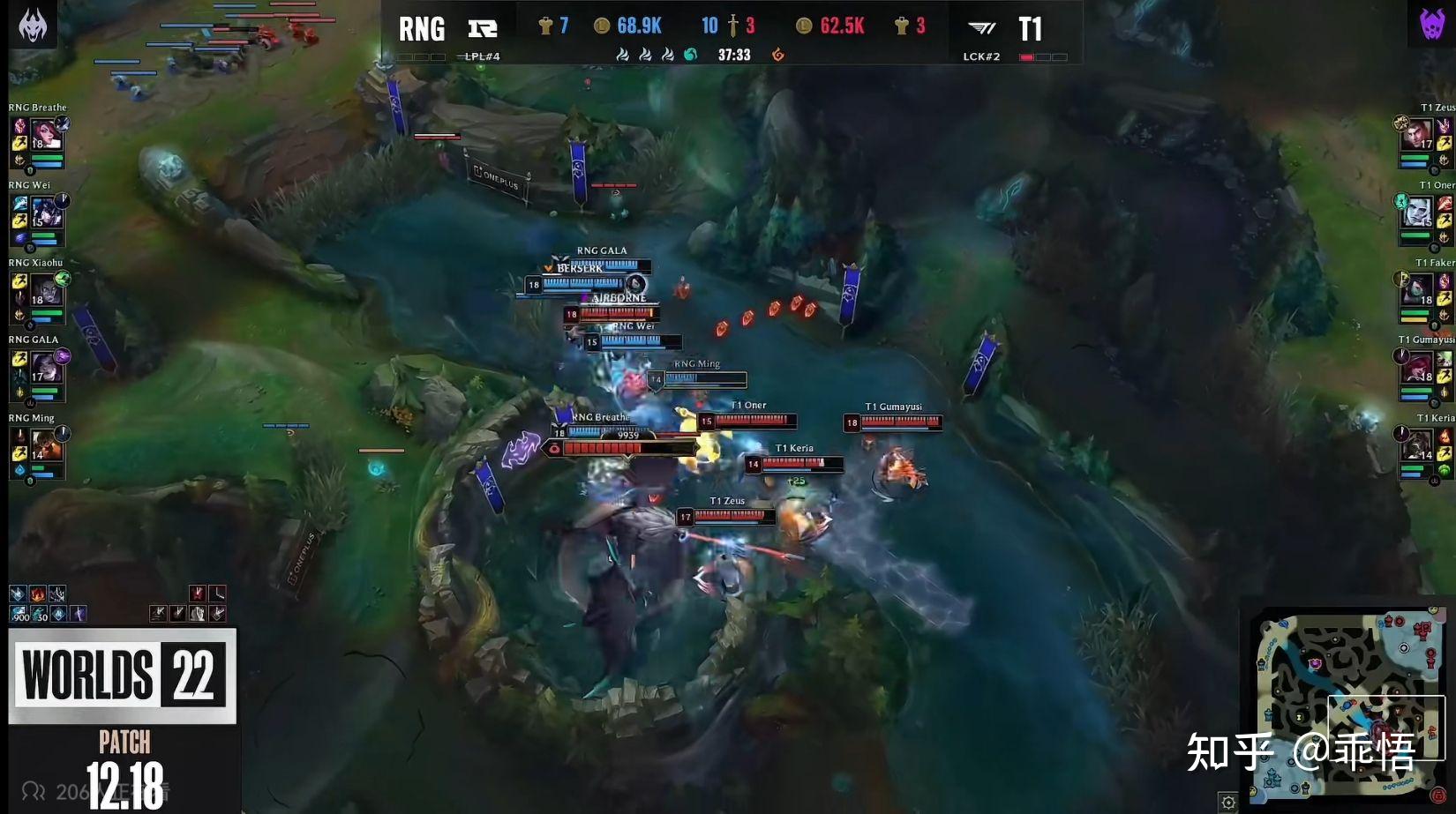
Task: Select the RNG team logo in the scoreboard
Action: point(482,27)
